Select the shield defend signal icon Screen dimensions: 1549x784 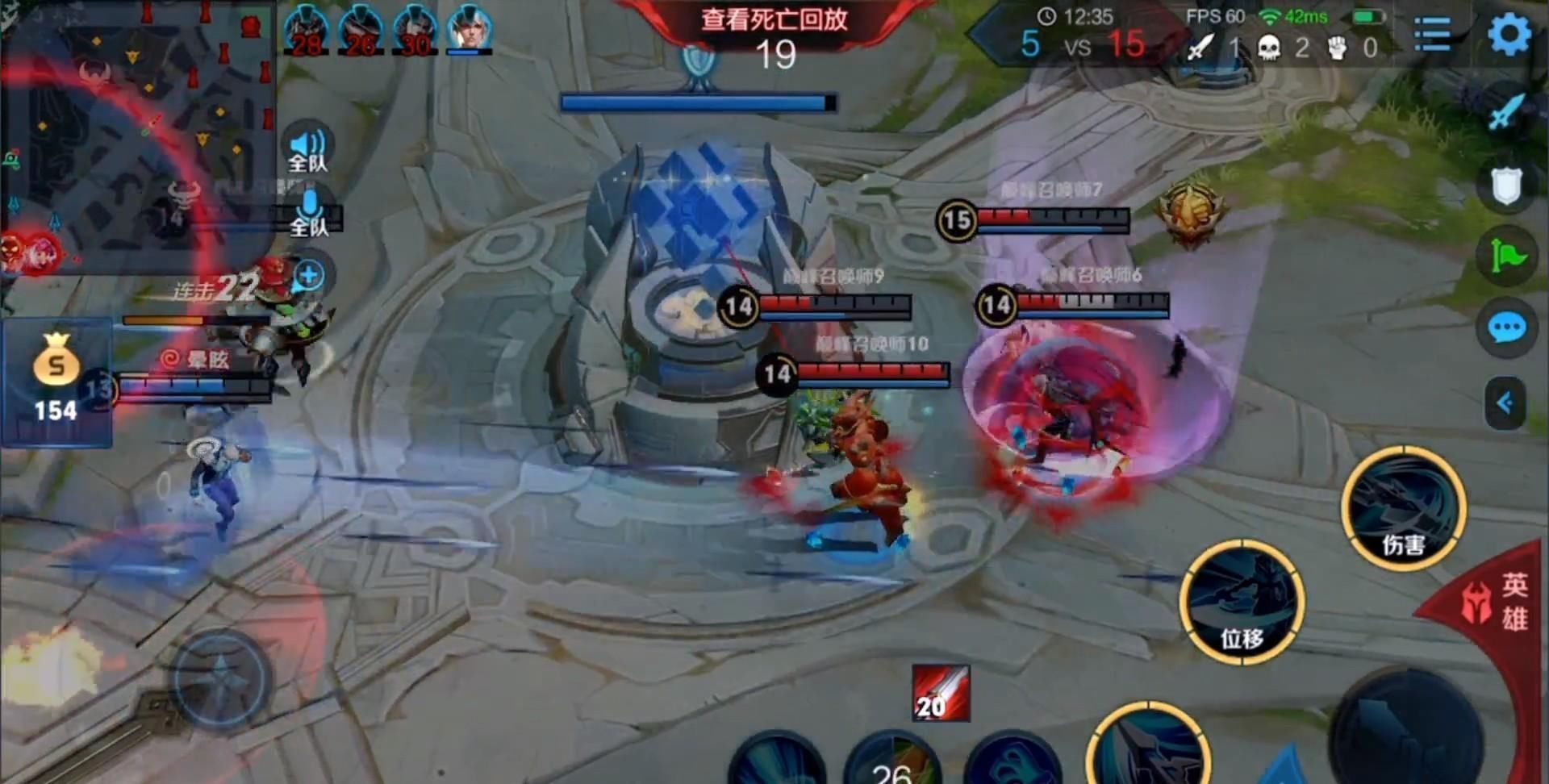coord(1506,186)
